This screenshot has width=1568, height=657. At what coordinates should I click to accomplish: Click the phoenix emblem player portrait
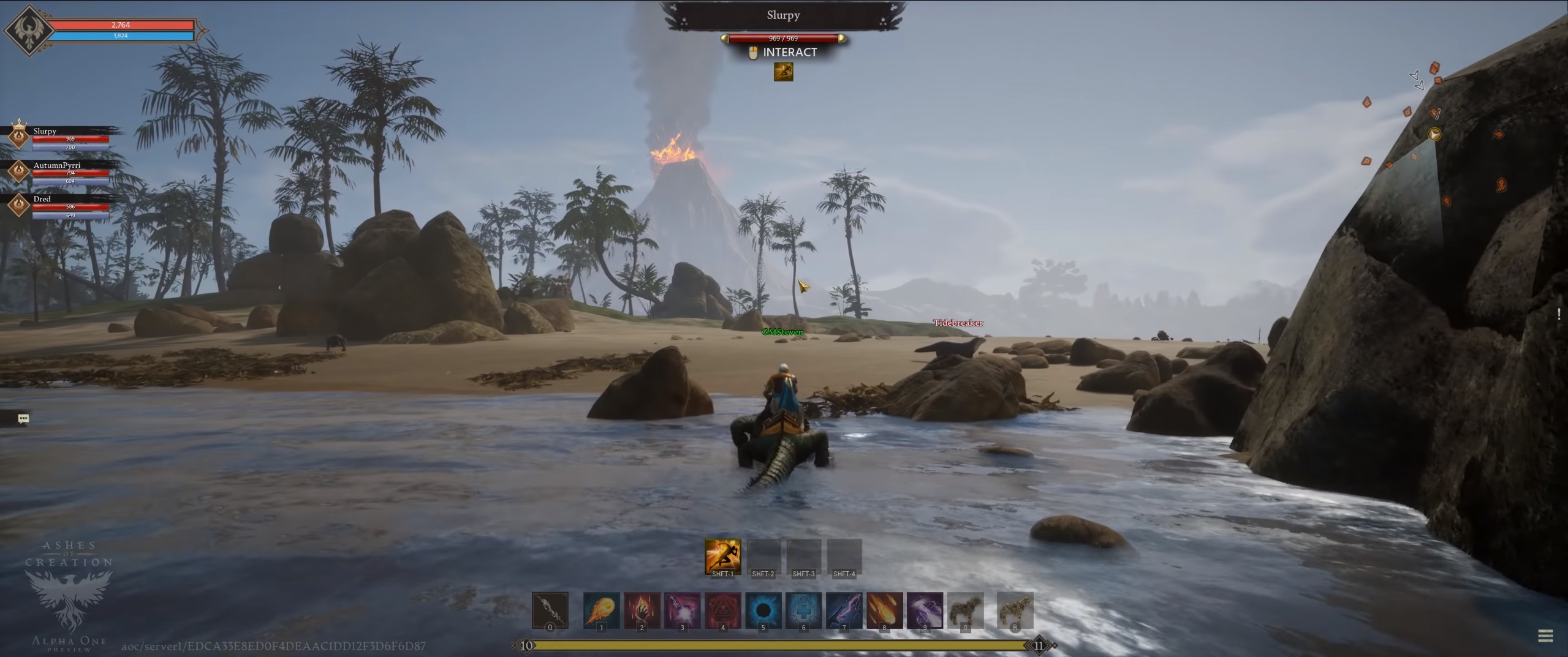click(x=28, y=29)
